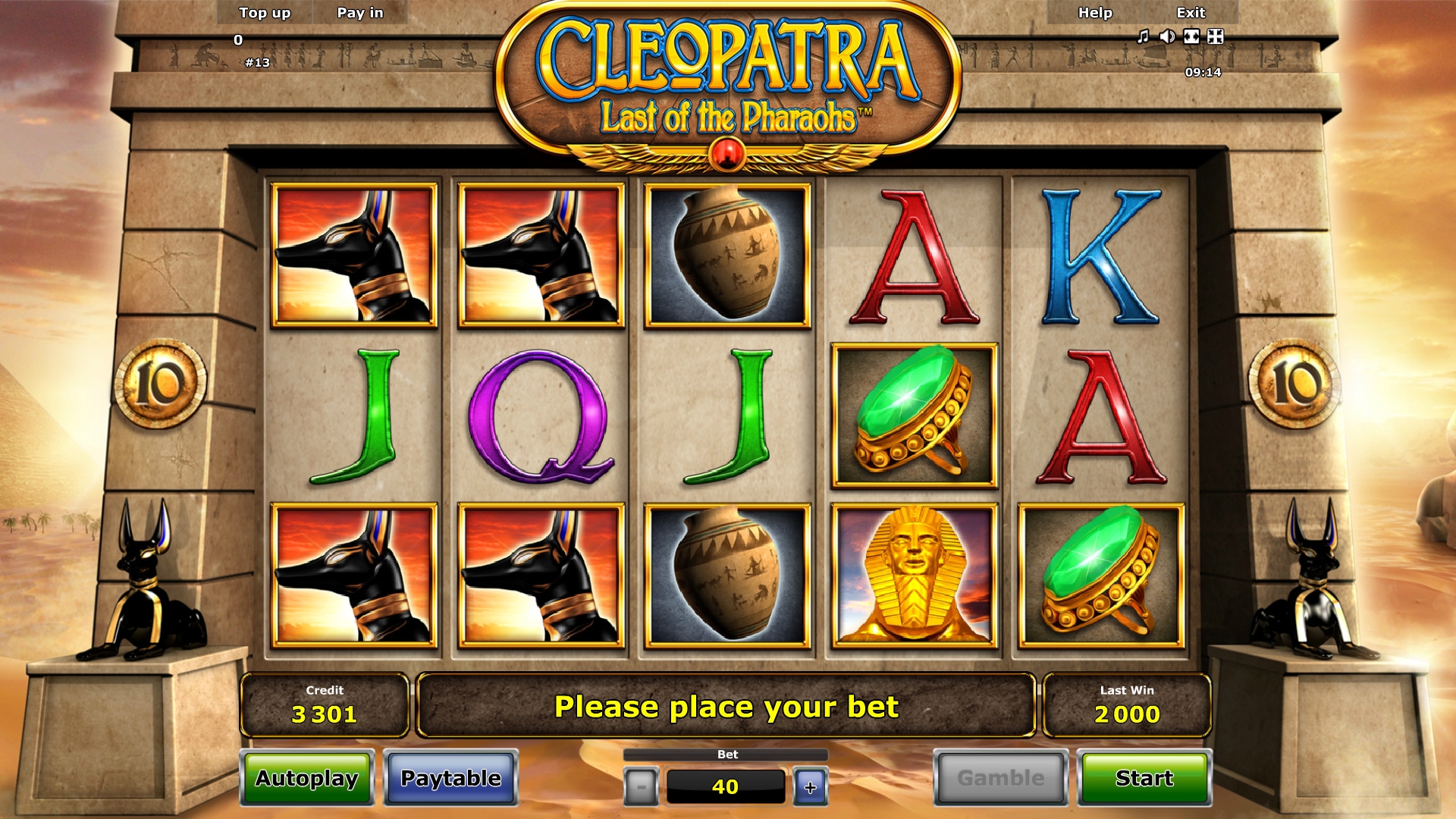This screenshot has height=819, width=1456.
Task: Hit the green Start button
Action: (x=1144, y=778)
